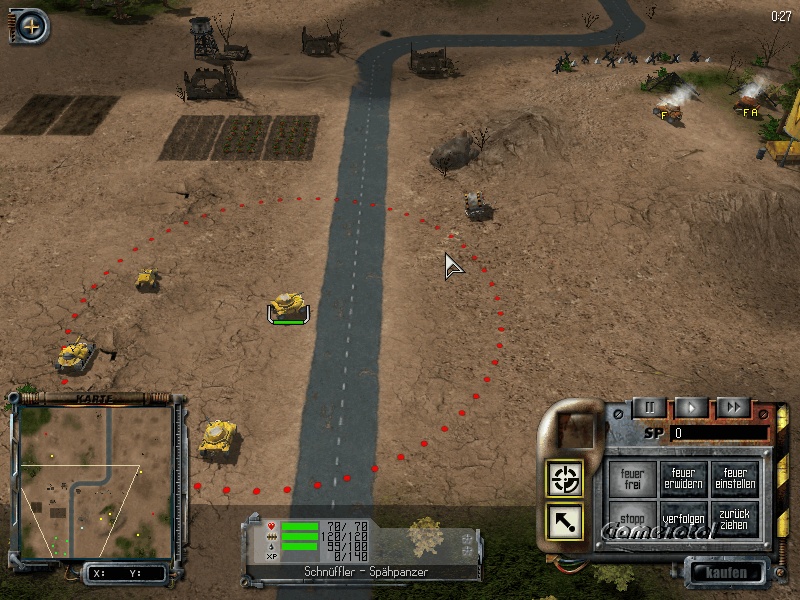The height and width of the screenshot is (600, 800).
Task: Activate the crosshair attack mode icon
Action: coord(566,479)
